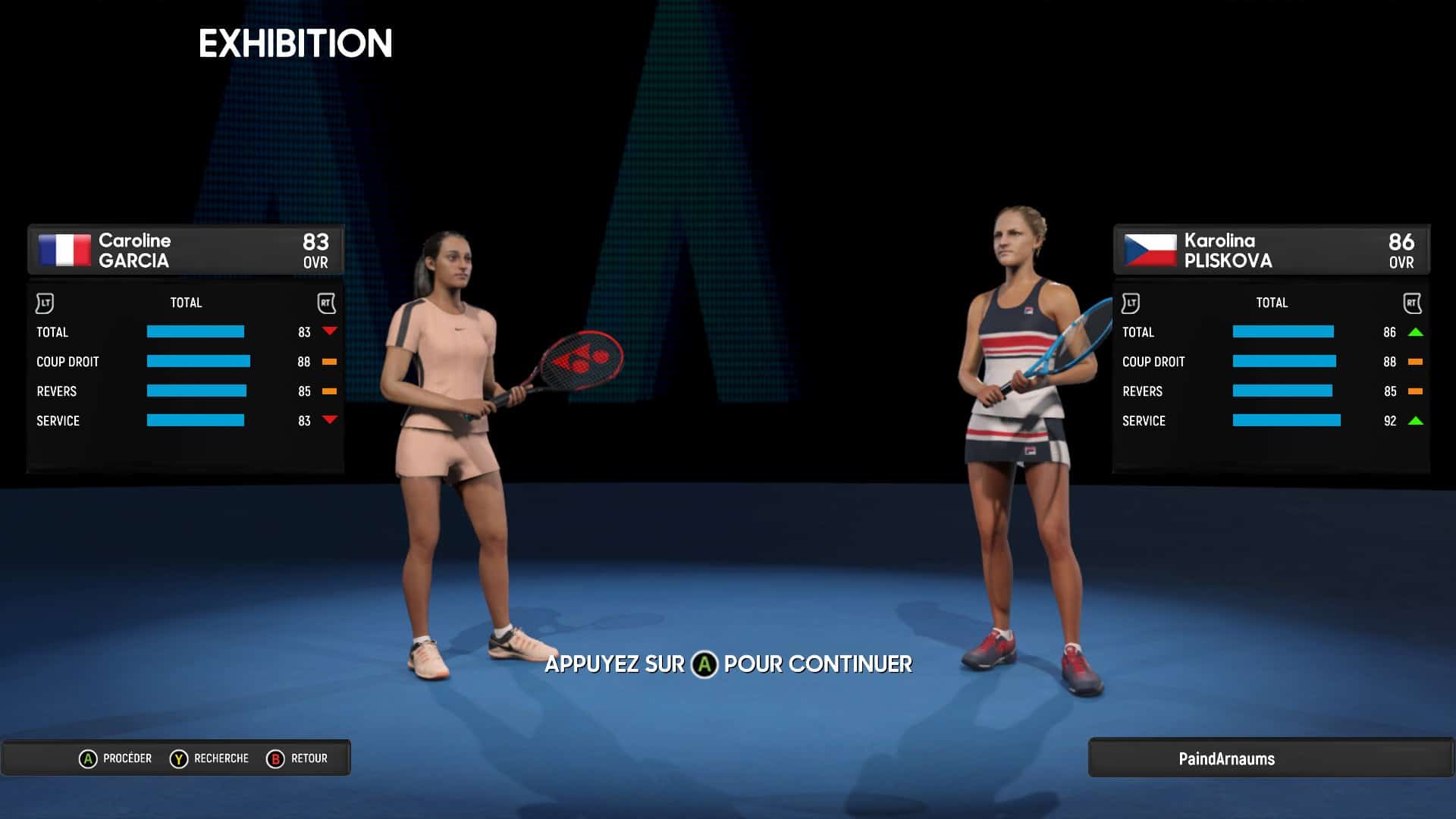Select Caroline Garcia's player card

click(185, 250)
